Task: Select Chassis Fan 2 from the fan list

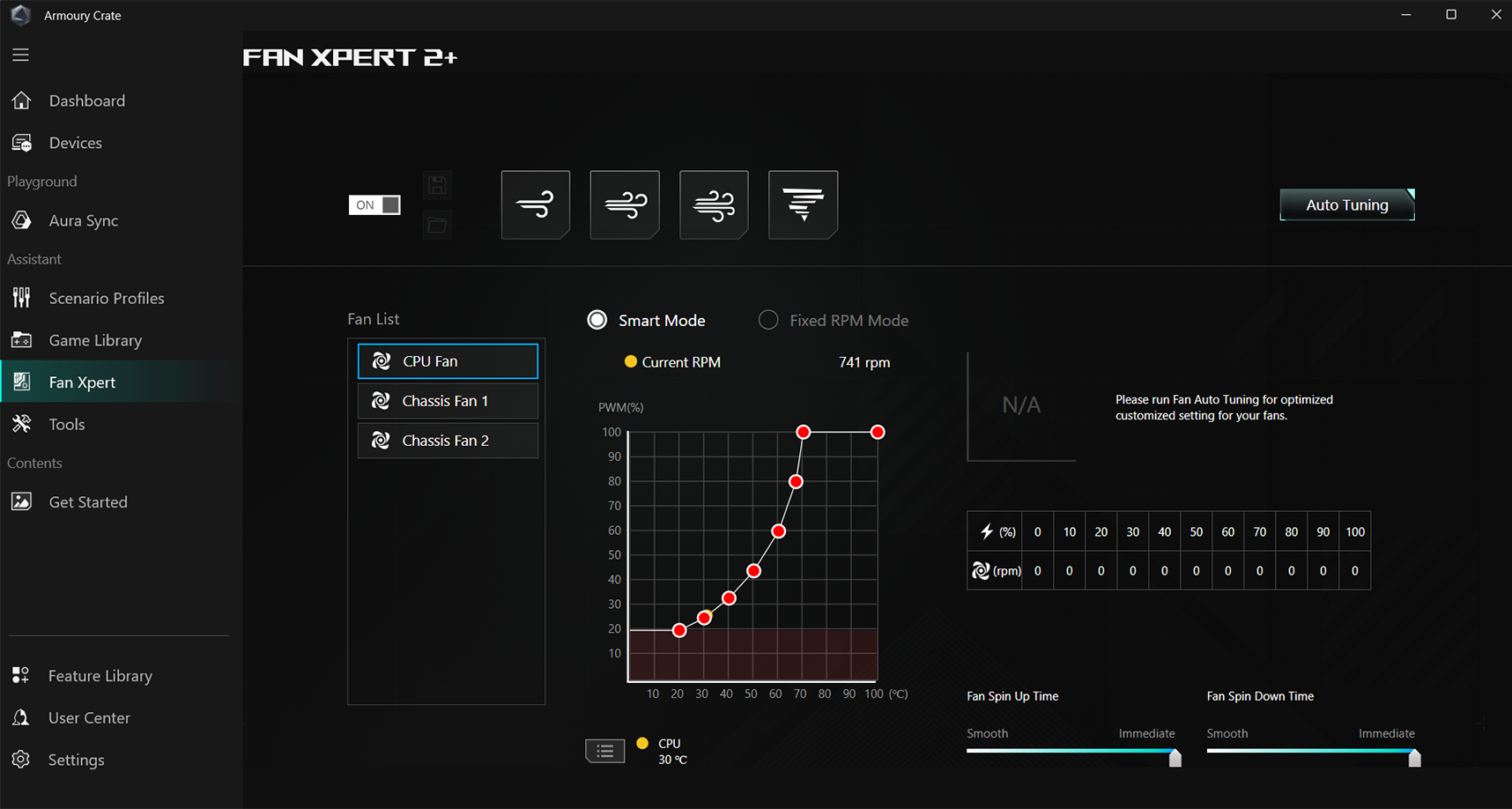Action: click(448, 441)
